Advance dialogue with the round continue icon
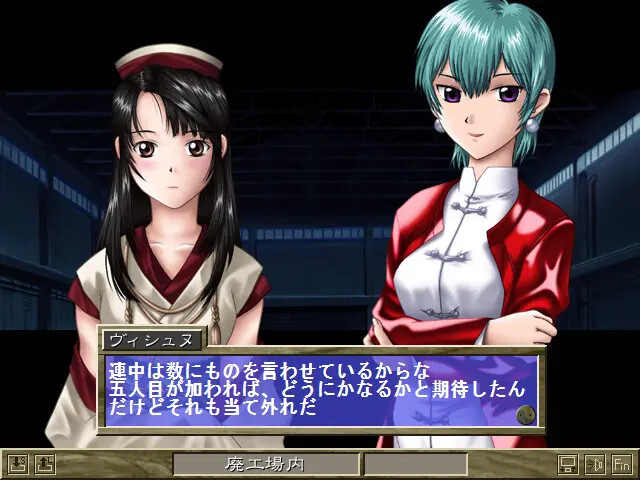The height and width of the screenshot is (480, 640). pos(525,414)
